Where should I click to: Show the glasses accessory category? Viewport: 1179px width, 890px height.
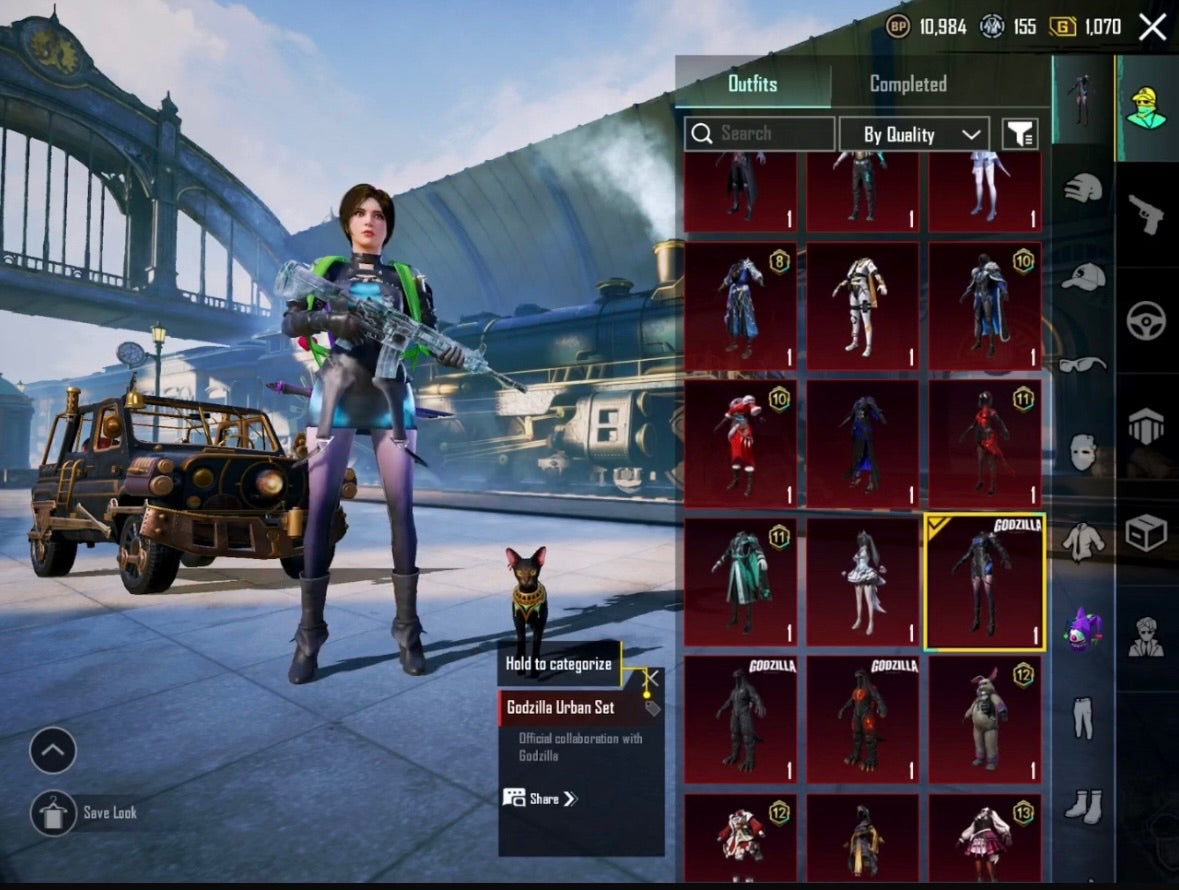coord(1083,364)
